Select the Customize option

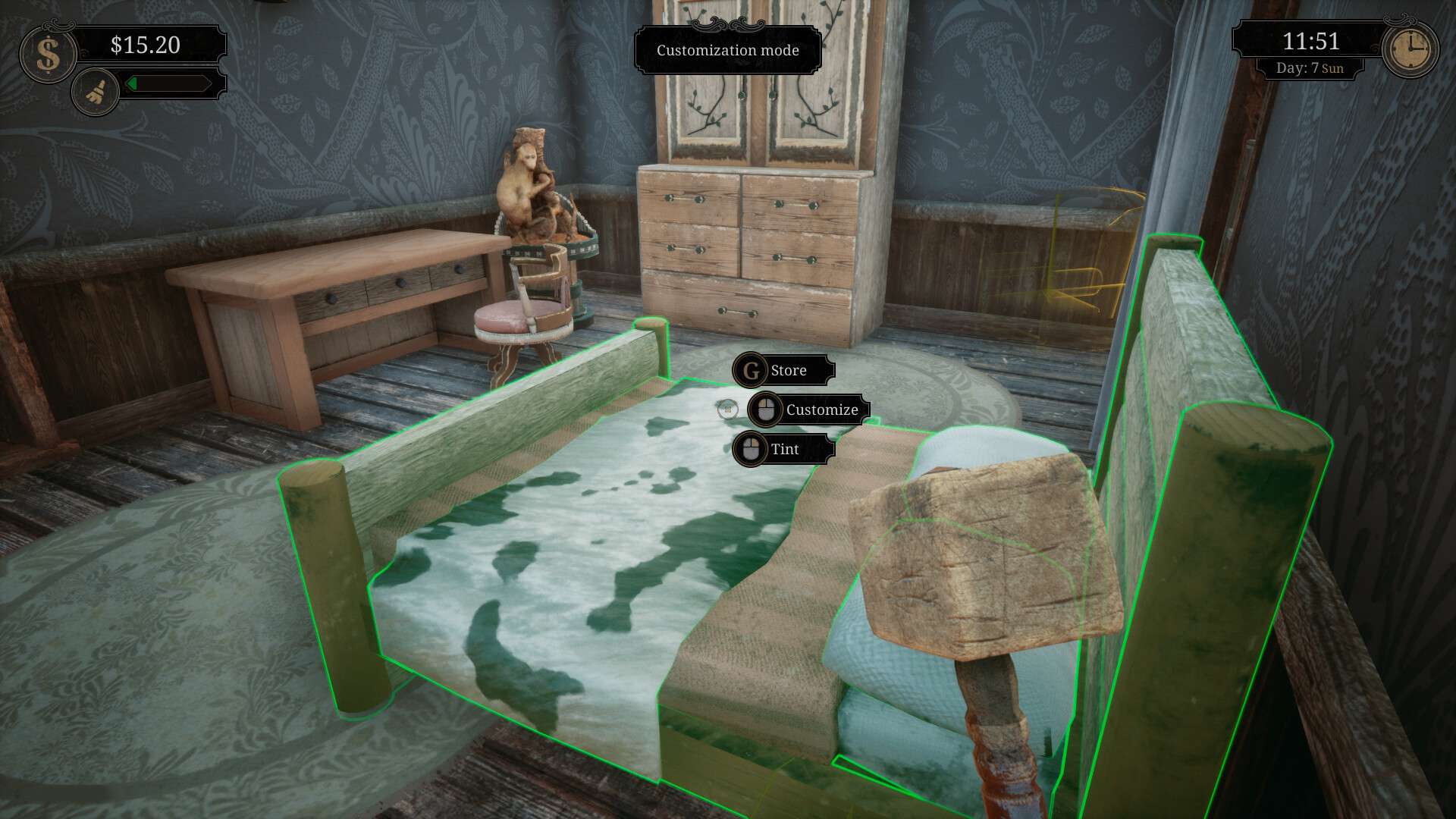point(822,409)
